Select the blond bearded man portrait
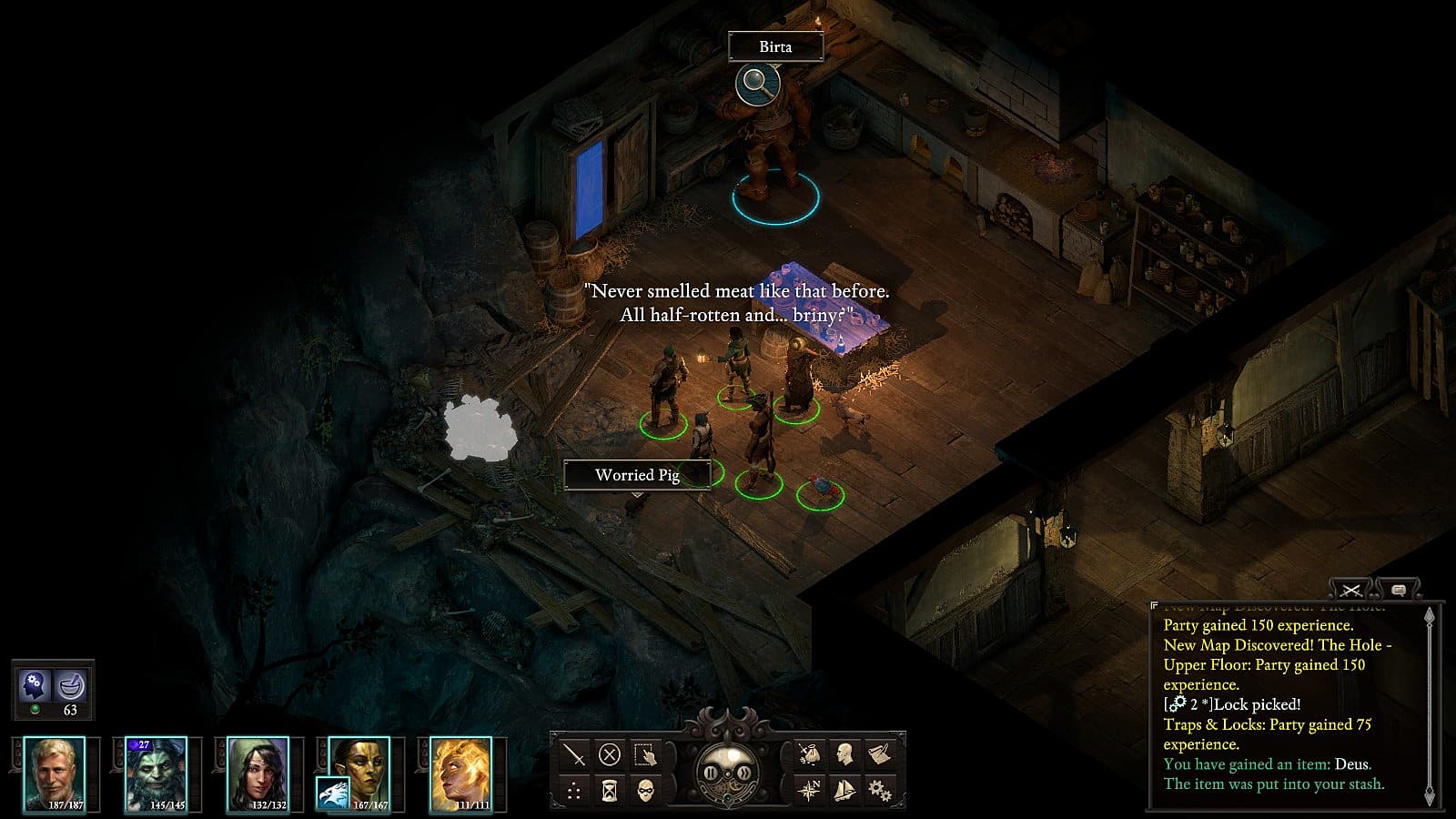Screen dimensions: 1456x819 [x=55, y=773]
